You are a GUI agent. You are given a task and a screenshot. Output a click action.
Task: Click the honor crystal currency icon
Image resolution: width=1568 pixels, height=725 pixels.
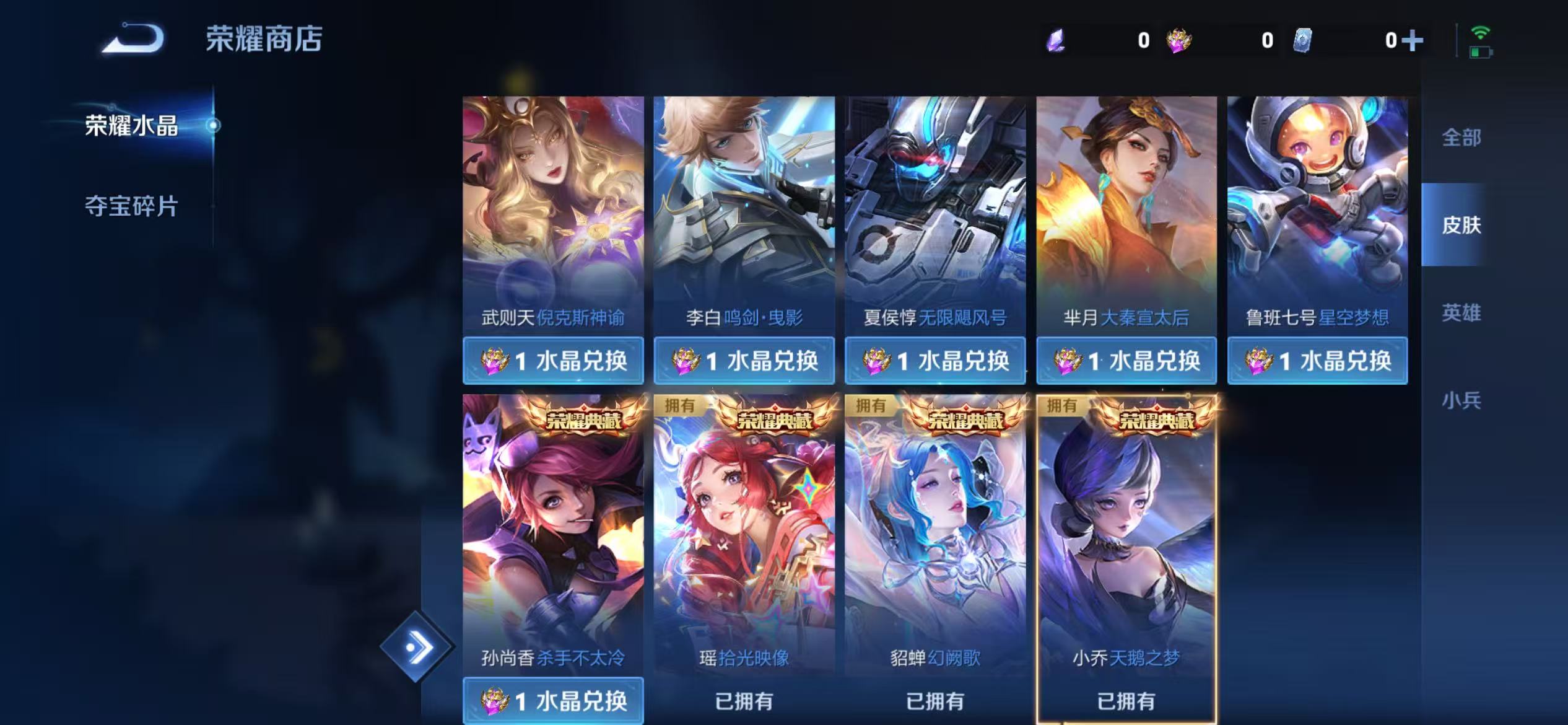point(1178,40)
